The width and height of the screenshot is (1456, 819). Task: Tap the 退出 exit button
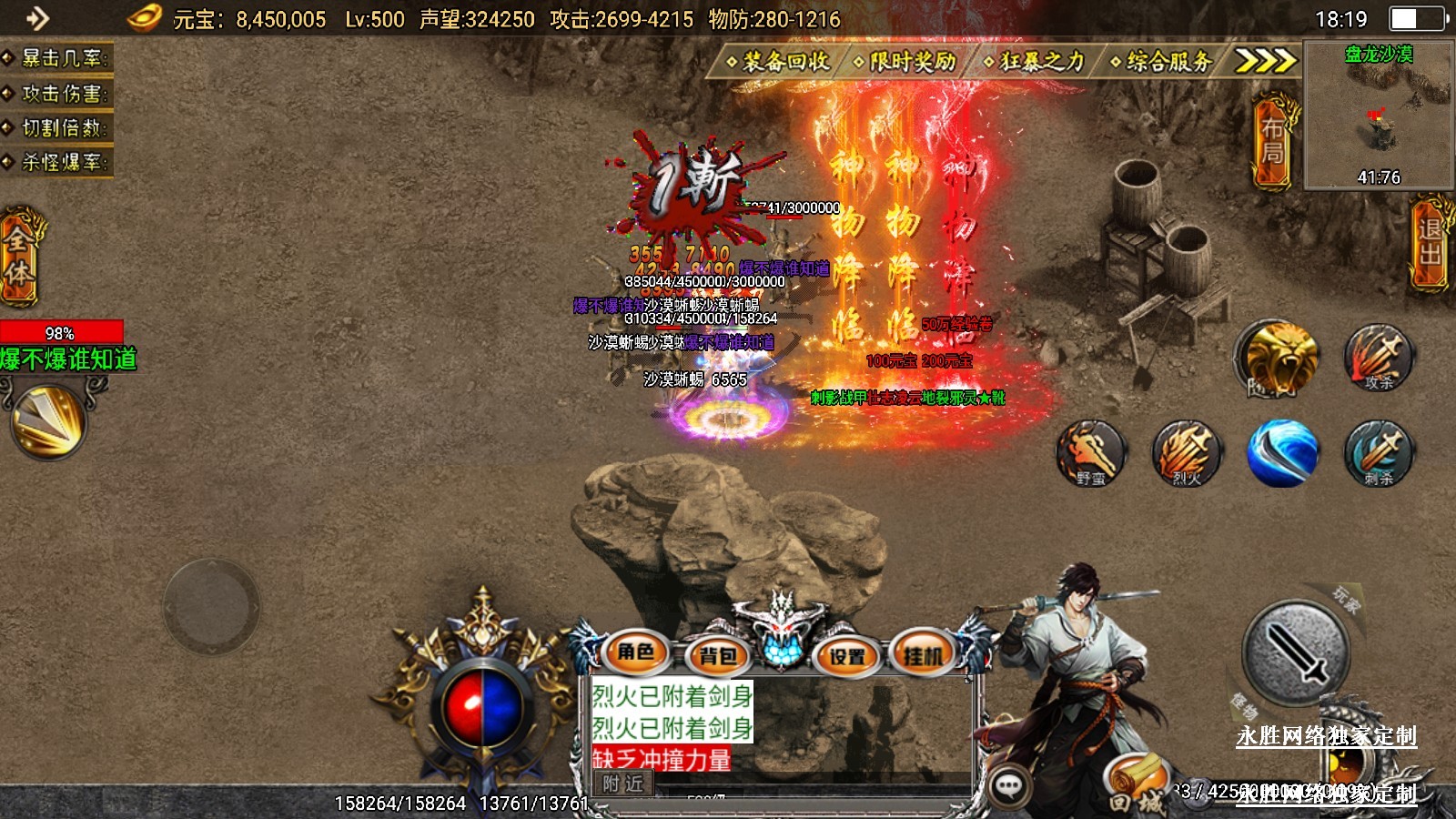pos(1431,243)
